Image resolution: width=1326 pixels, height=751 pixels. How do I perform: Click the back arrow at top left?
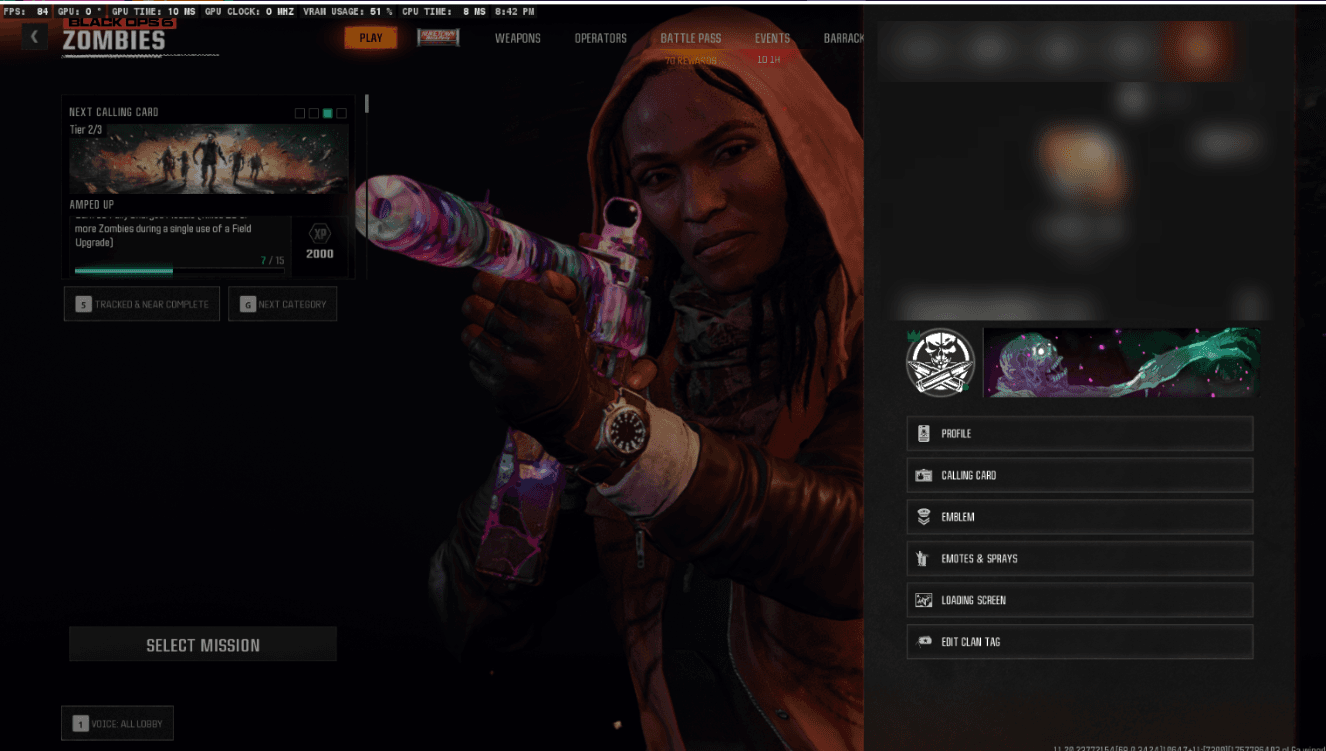35,35
